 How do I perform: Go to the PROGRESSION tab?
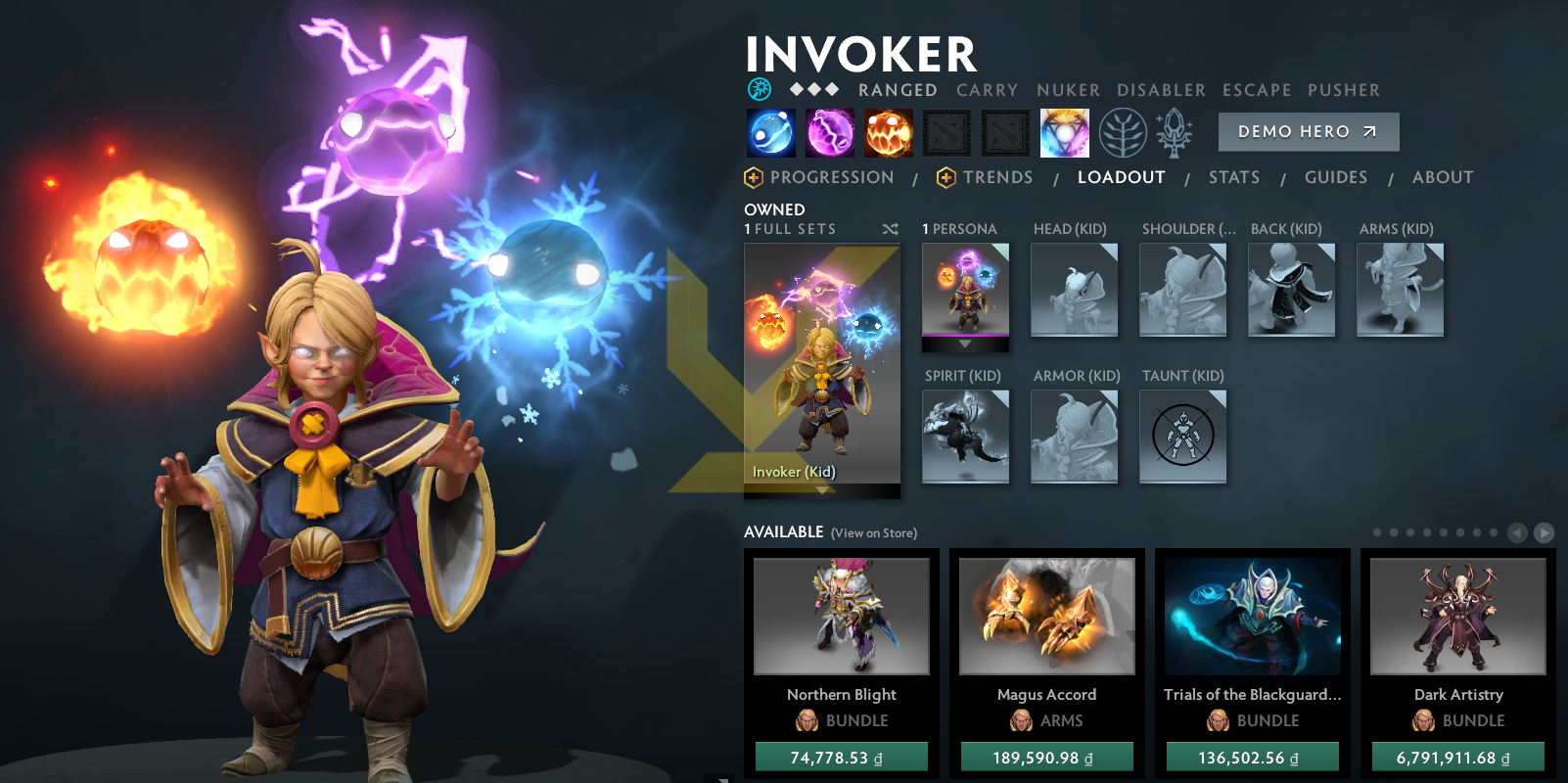(x=832, y=177)
